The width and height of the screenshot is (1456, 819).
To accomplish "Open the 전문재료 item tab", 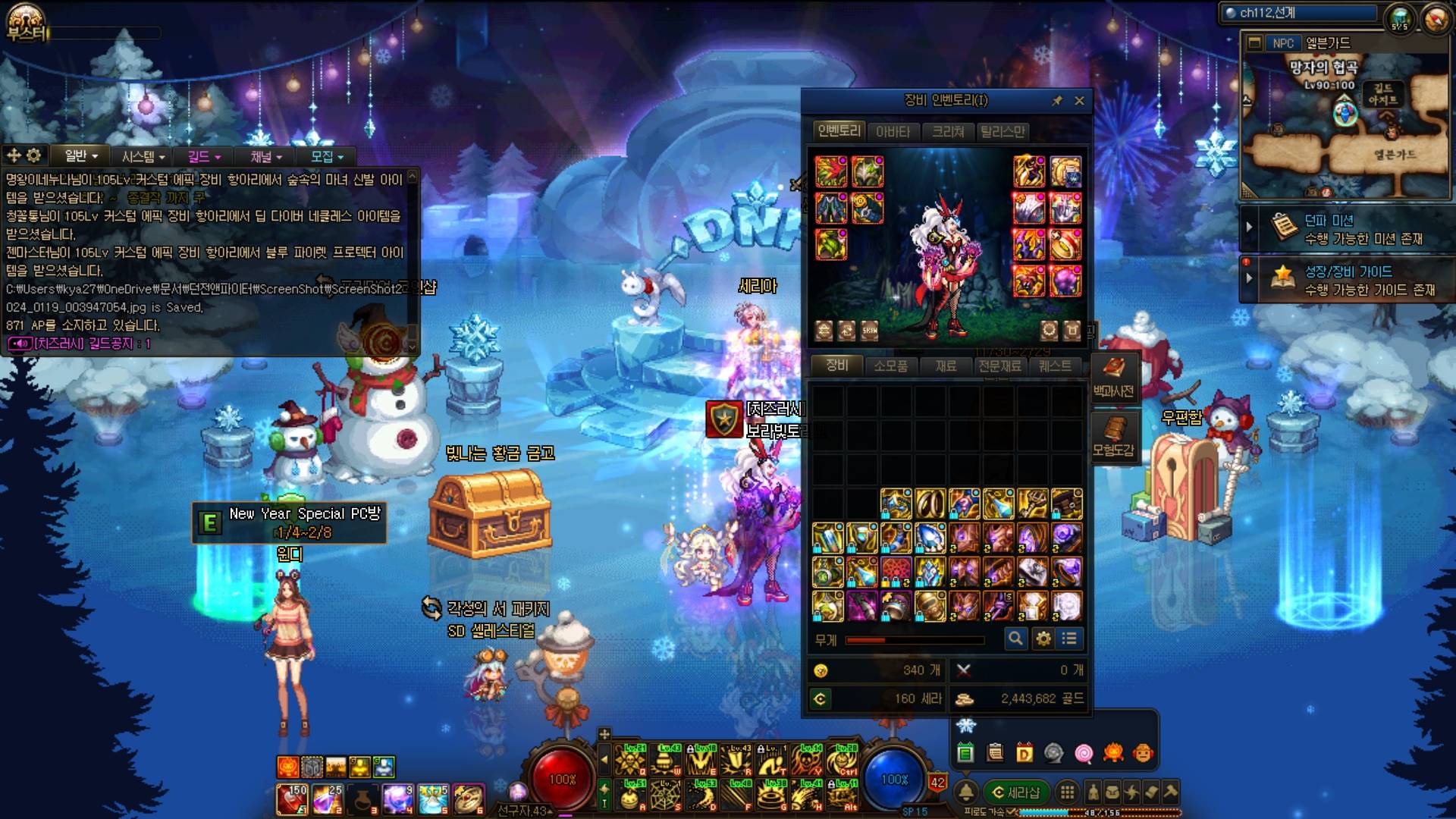I will (x=999, y=366).
